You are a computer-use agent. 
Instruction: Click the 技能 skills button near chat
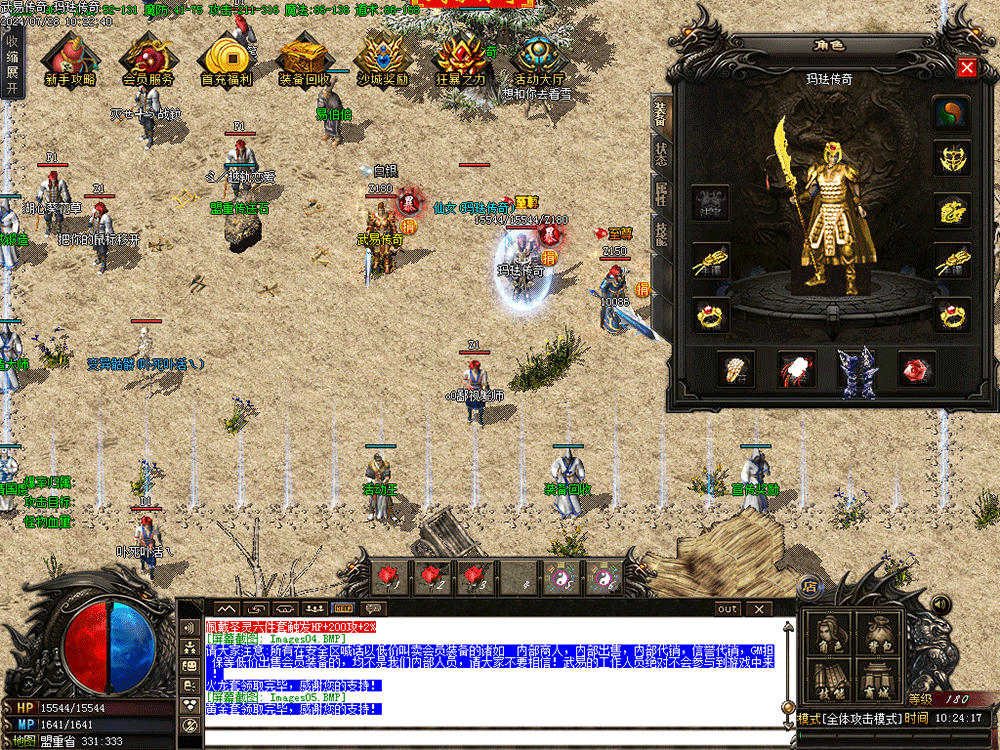(831, 680)
